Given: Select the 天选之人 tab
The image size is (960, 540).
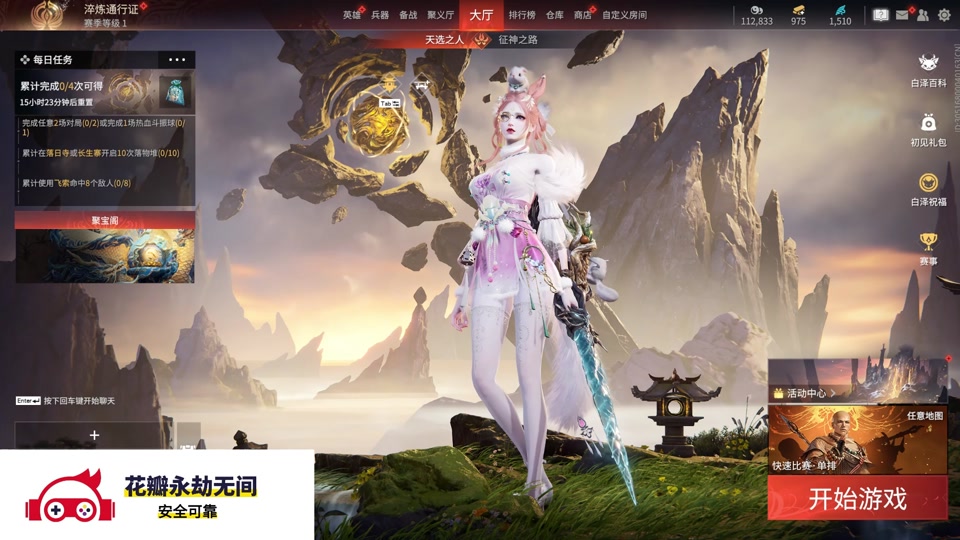Looking at the screenshot, I should [444, 40].
